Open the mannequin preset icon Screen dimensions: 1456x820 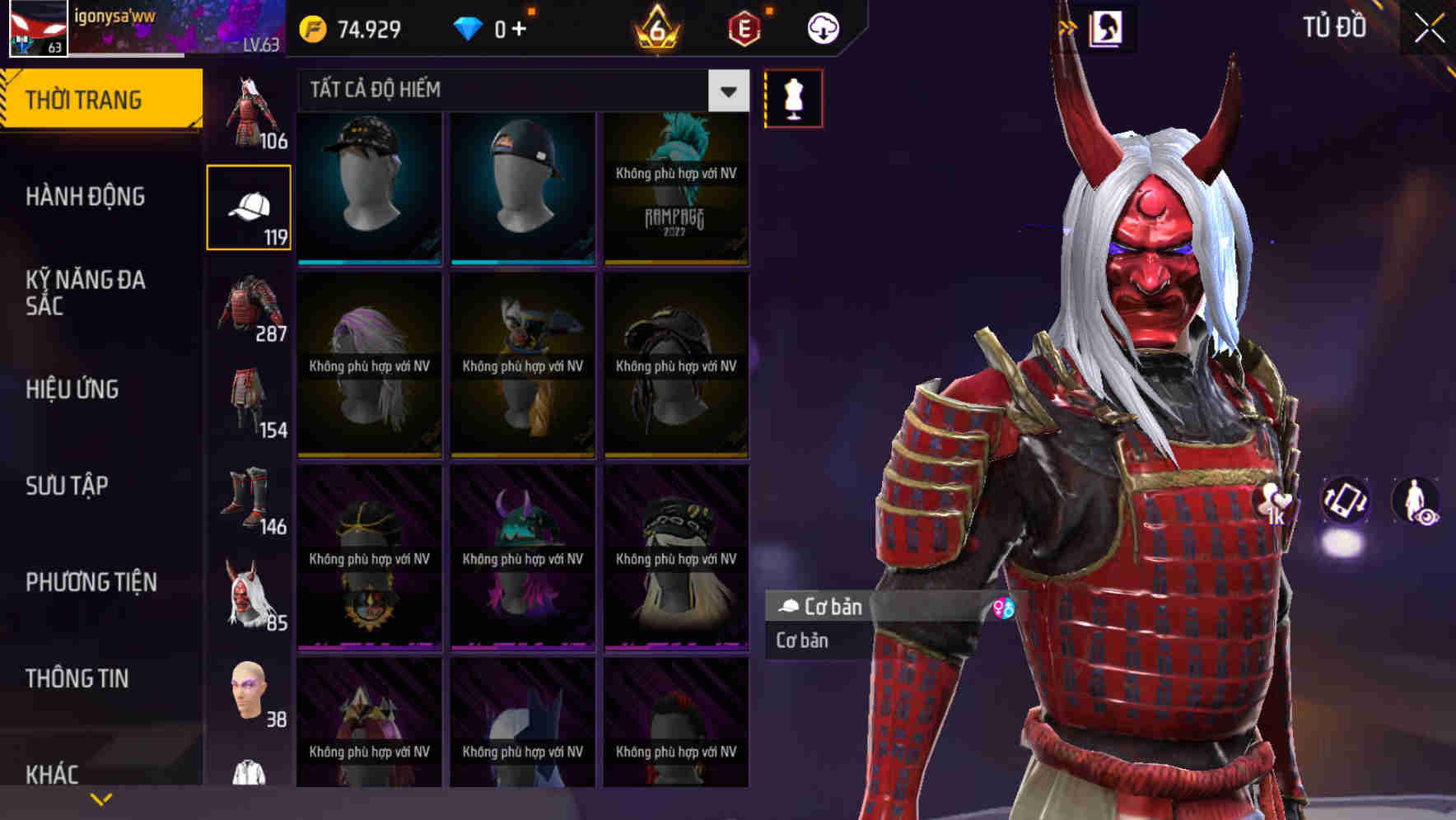pyautogui.click(x=793, y=97)
